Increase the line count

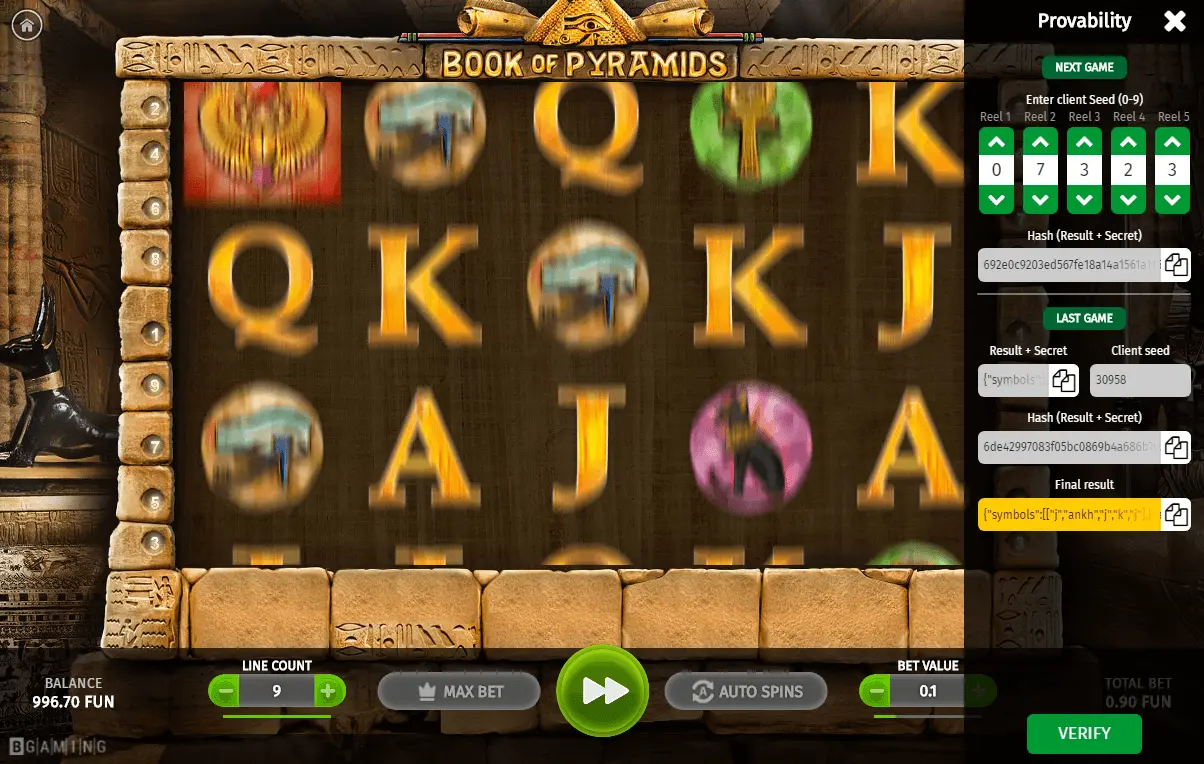327,690
